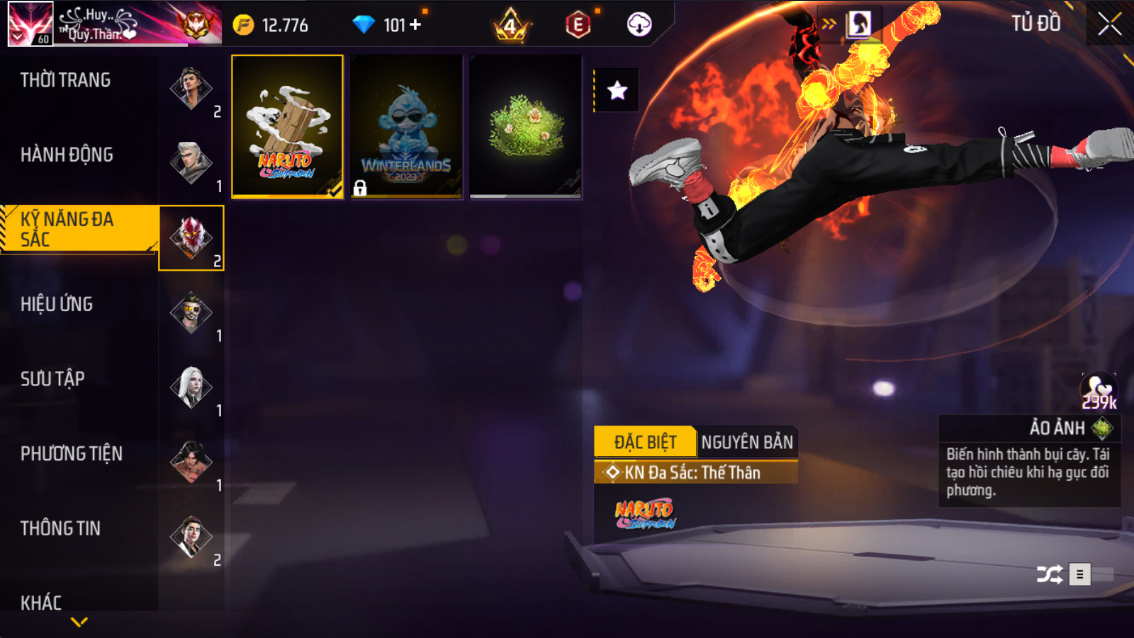Viewport: 1134px width, 638px height.
Task: Open the player profile avatar
Action: pyautogui.click(x=30, y=24)
